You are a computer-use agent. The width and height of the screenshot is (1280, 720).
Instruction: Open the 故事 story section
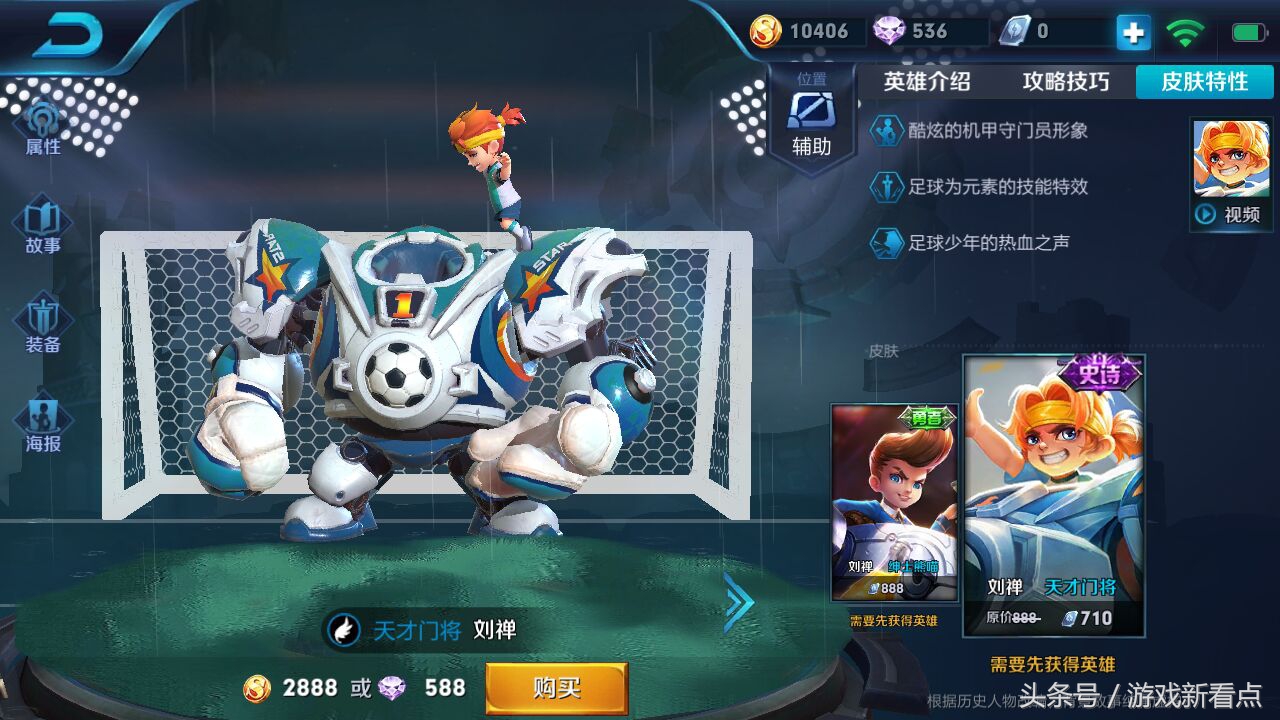pyautogui.click(x=43, y=228)
